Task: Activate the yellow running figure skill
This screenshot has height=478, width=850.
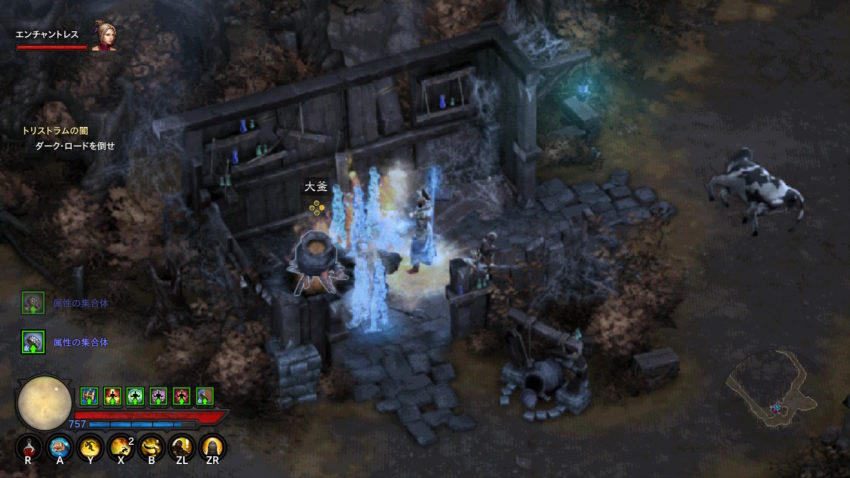Action: (x=91, y=447)
